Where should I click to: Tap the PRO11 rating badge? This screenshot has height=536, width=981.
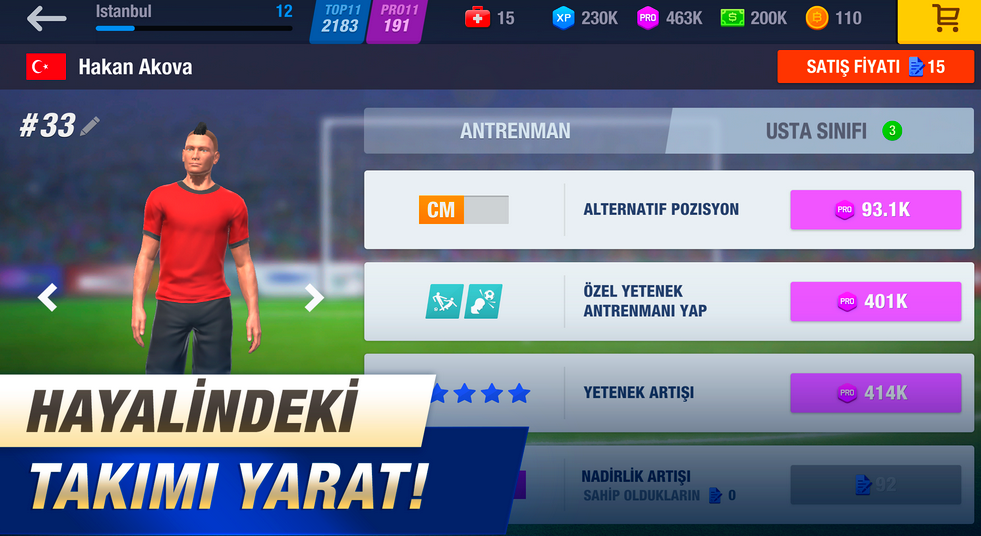pos(397,20)
